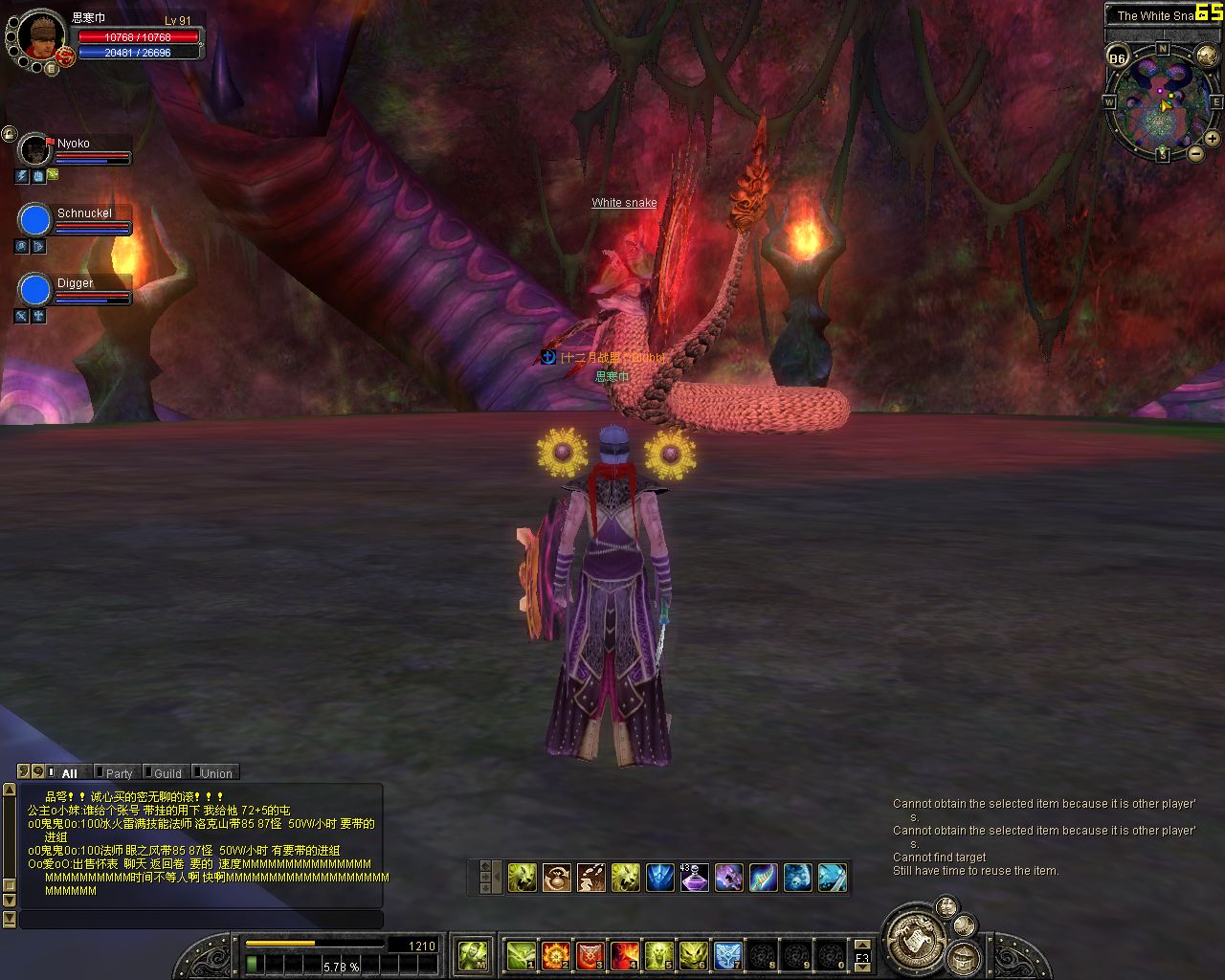Zoom in the minimap with plus button

[1212, 139]
